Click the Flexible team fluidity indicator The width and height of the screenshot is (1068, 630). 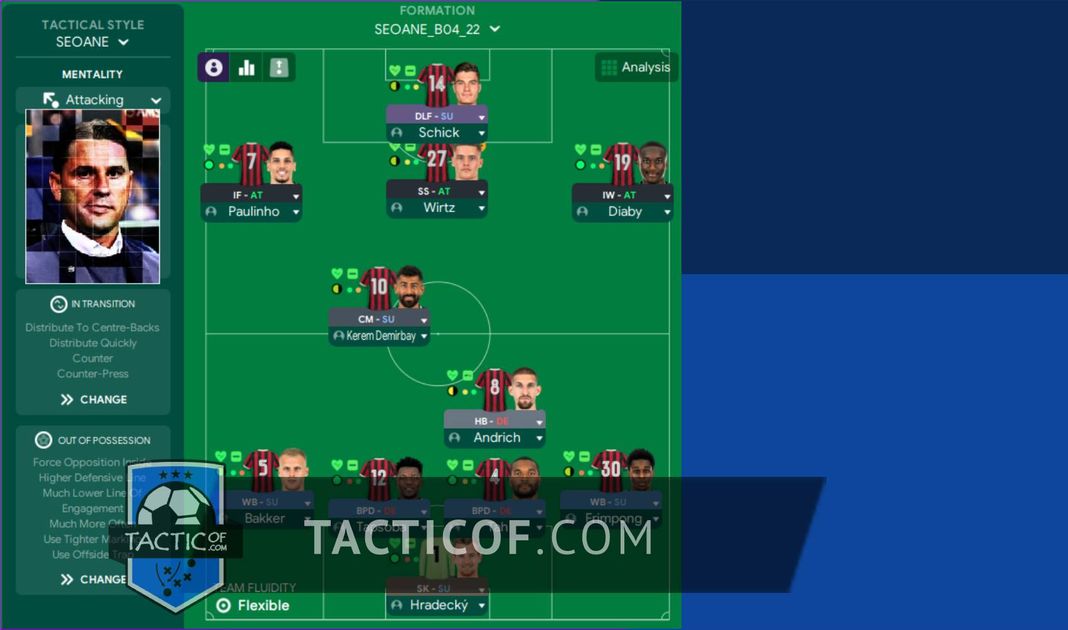coord(254,605)
